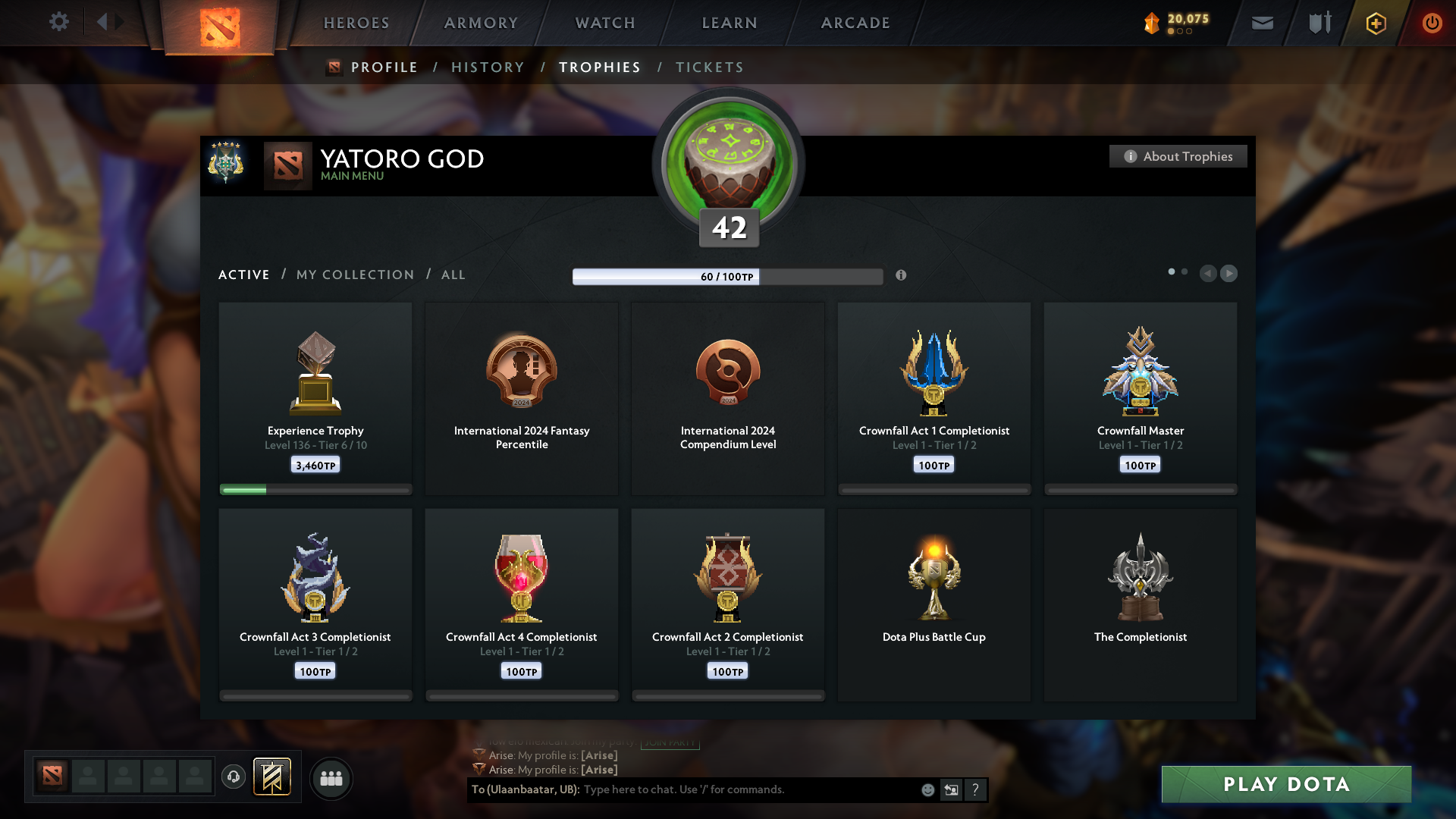1456x819 pixels.
Task: Switch to the TICKETS tab
Action: (709, 67)
